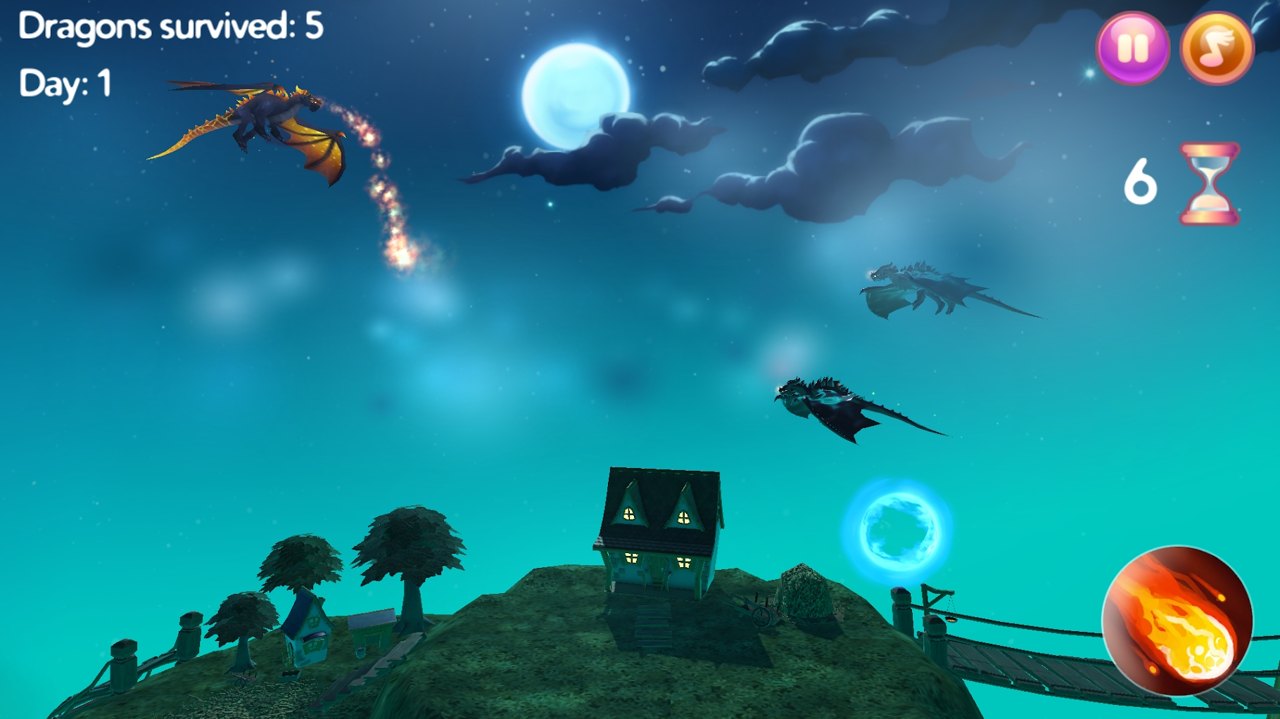Launch the fireball meteor attack

coord(1177,620)
